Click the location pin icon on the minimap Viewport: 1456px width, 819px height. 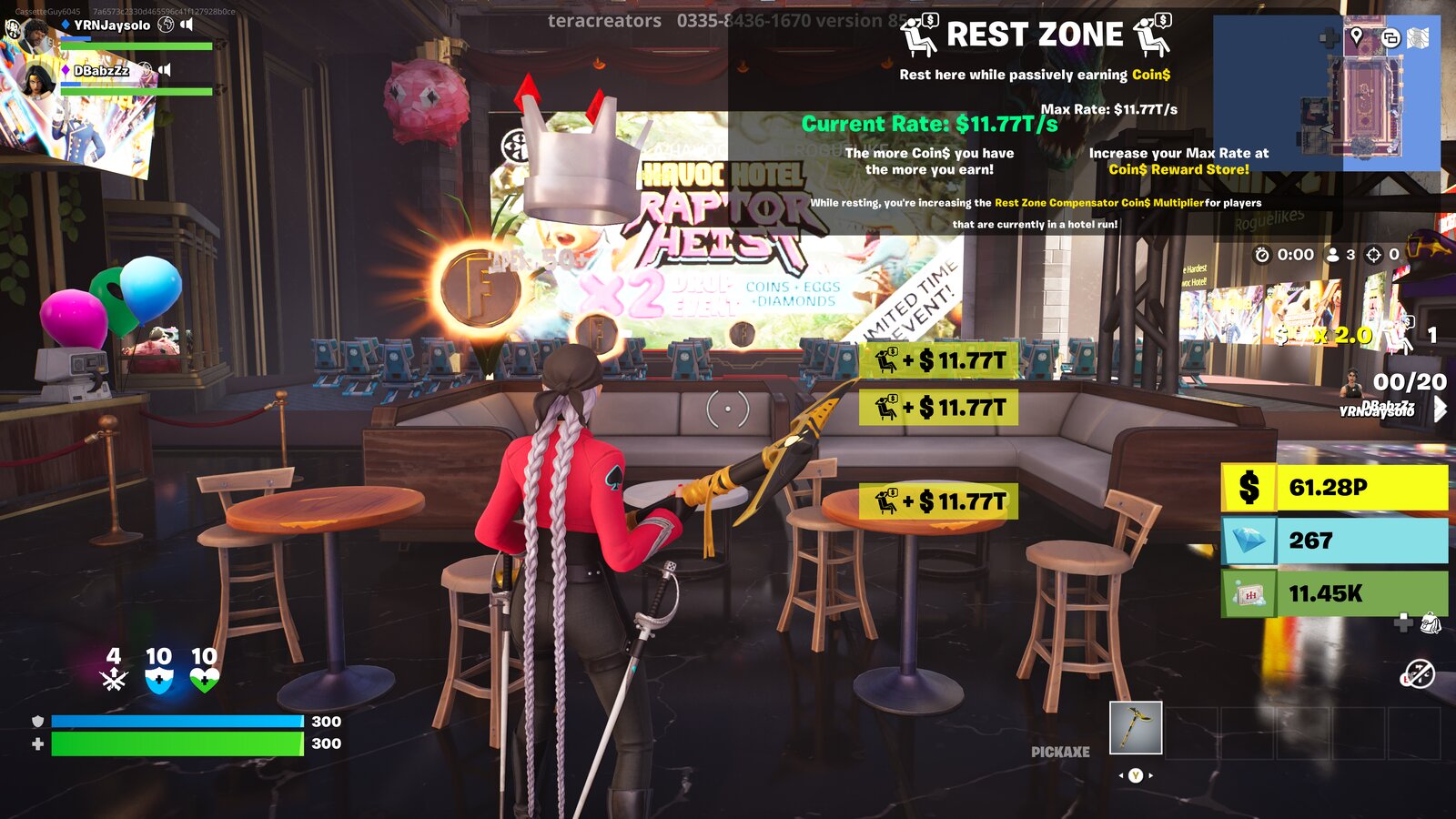1357,35
